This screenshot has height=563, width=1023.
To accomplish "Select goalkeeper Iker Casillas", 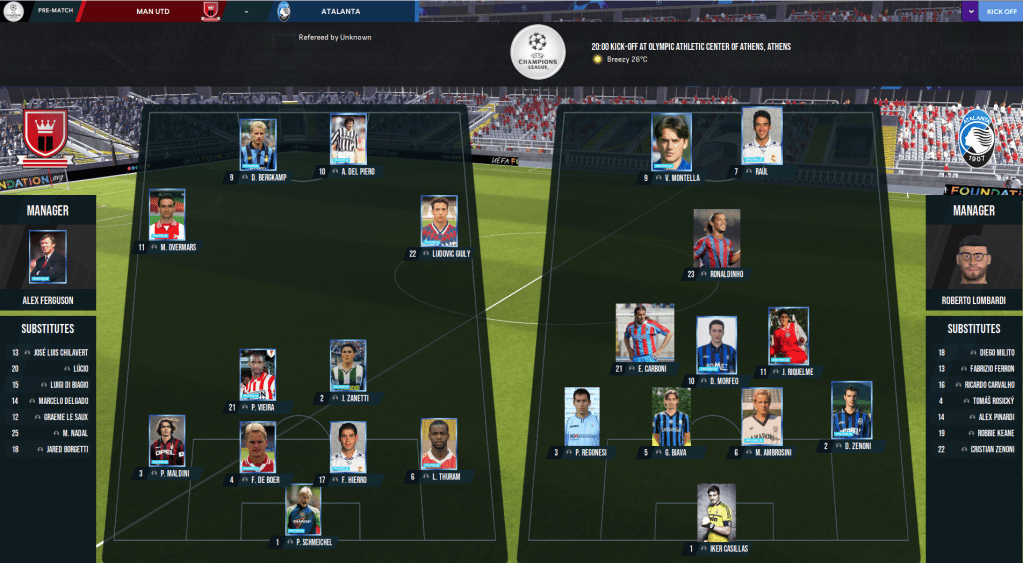I will 716,513.
